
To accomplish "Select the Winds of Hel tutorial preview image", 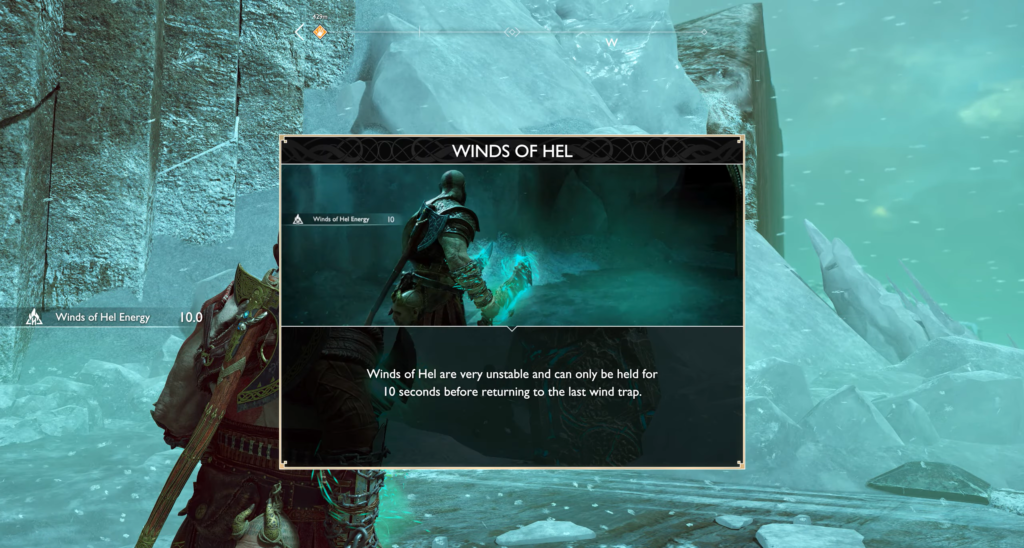I will tap(511, 244).
